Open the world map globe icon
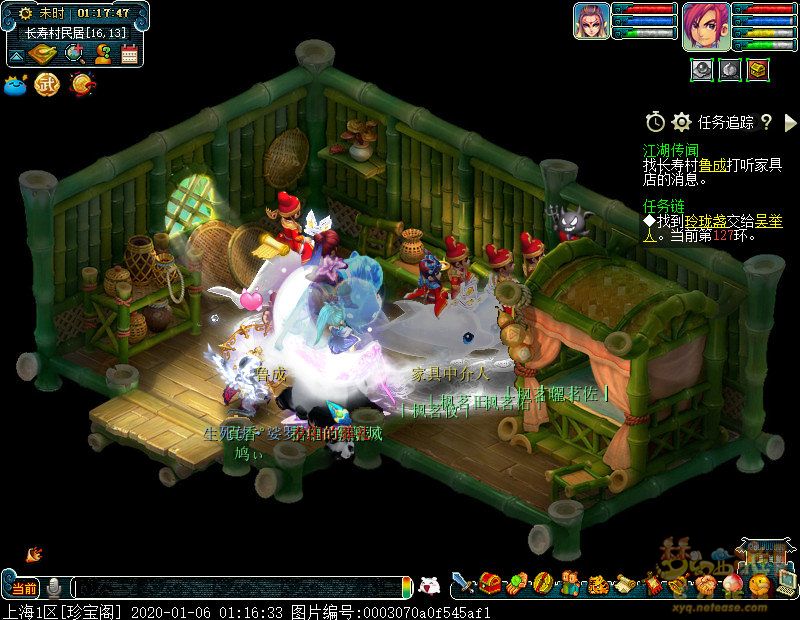This screenshot has width=800, height=620. [x=73, y=54]
